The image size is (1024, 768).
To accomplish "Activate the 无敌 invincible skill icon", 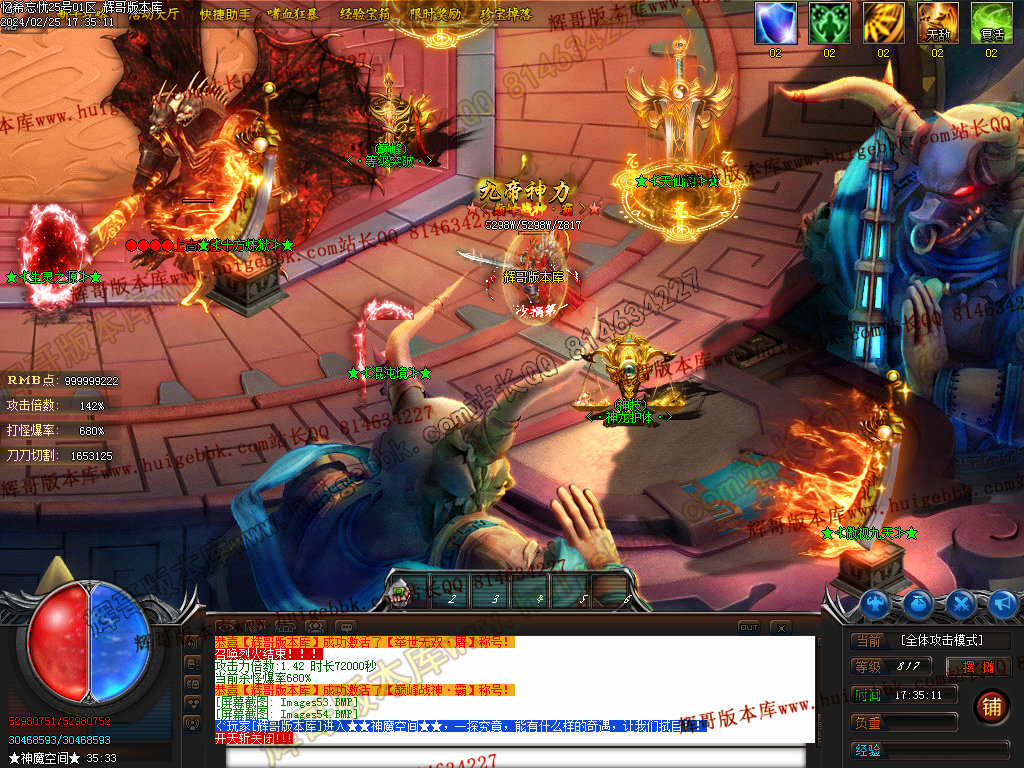I will [x=937, y=23].
